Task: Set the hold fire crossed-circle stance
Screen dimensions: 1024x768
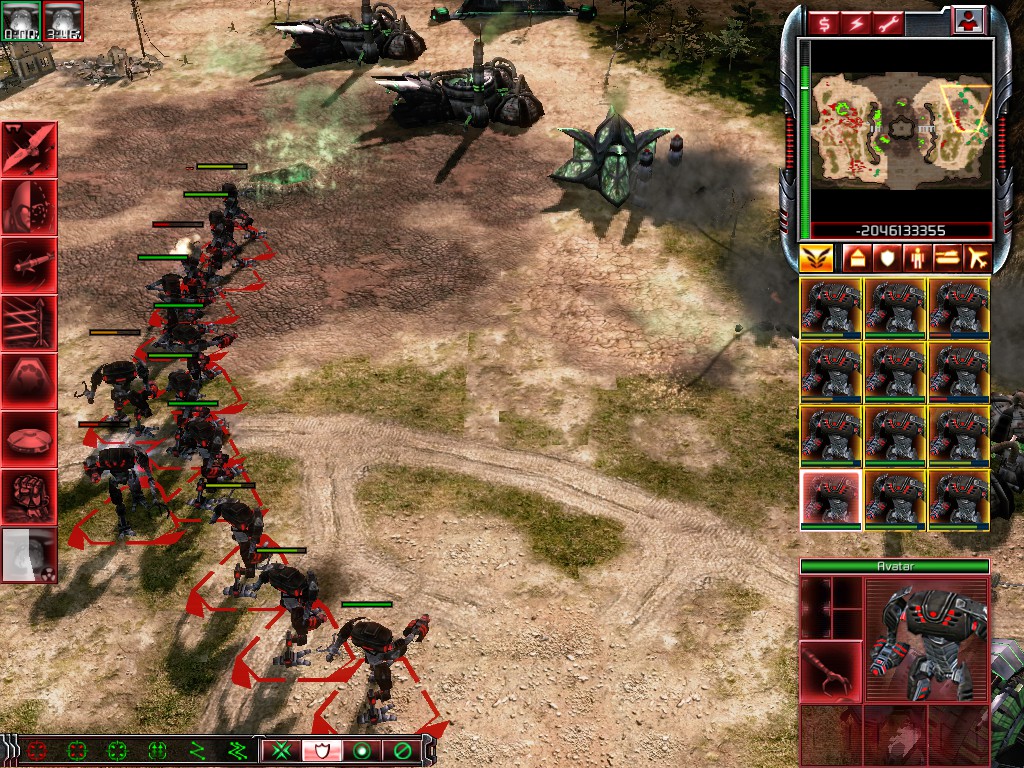Action: [x=401, y=750]
